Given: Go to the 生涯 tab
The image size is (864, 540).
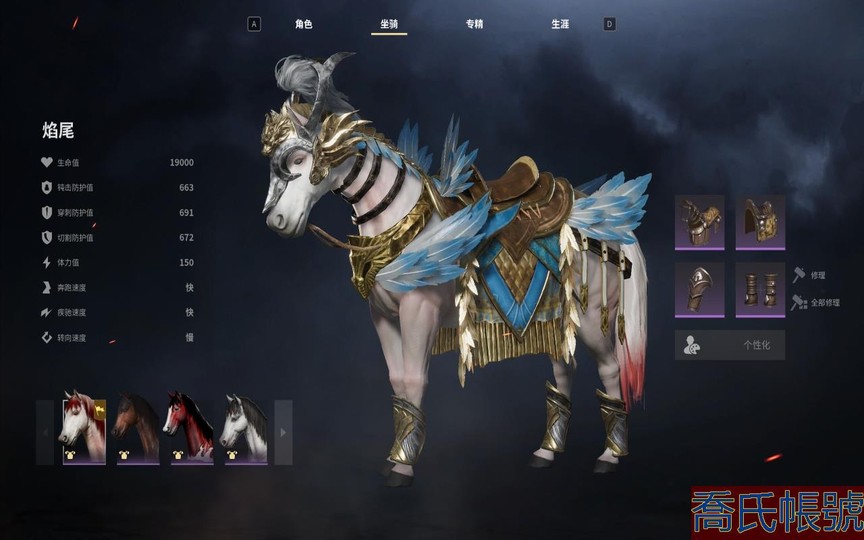Looking at the screenshot, I should tap(560, 24).
